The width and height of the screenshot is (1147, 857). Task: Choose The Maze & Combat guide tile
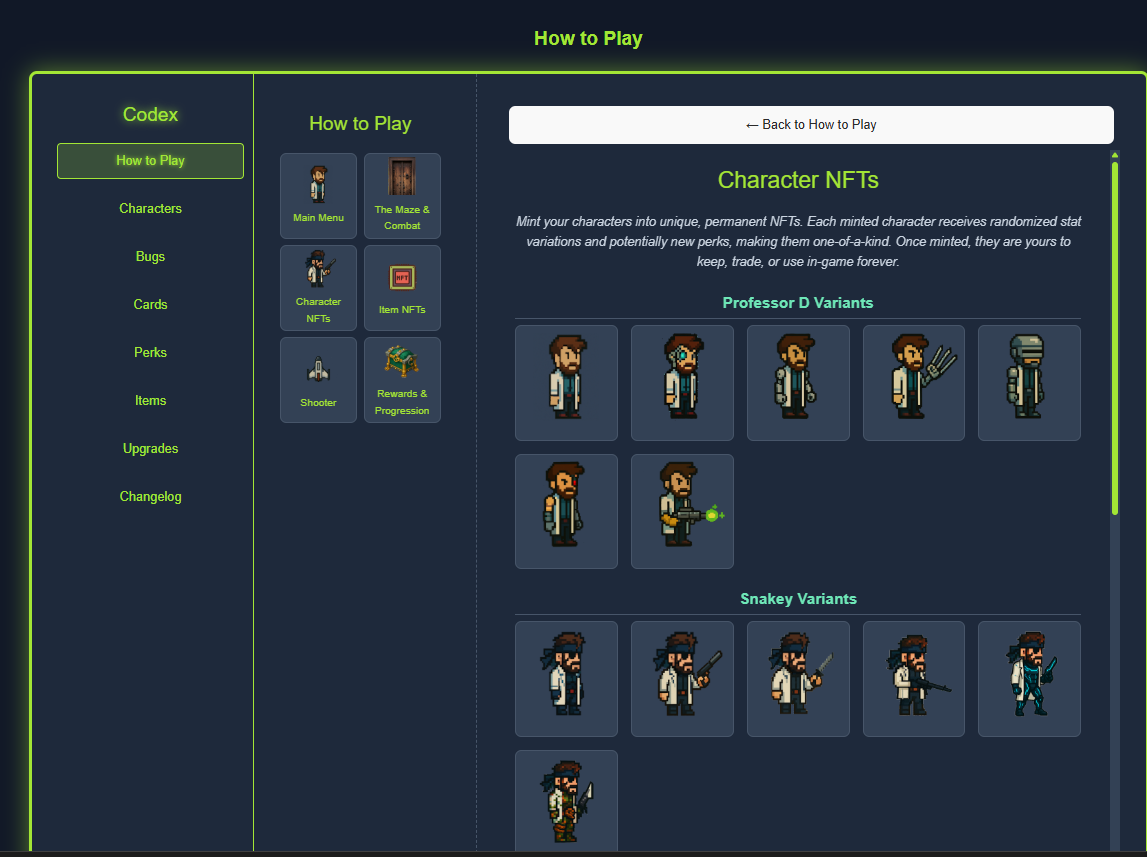pyautogui.click(x=402, y=196)
